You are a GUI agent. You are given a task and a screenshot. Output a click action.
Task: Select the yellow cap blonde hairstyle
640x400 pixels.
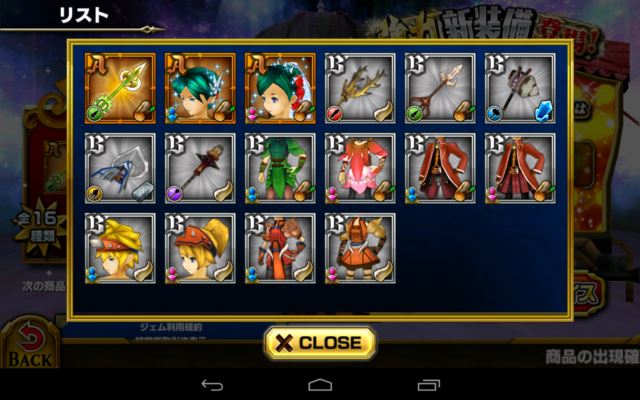(120, 248)
